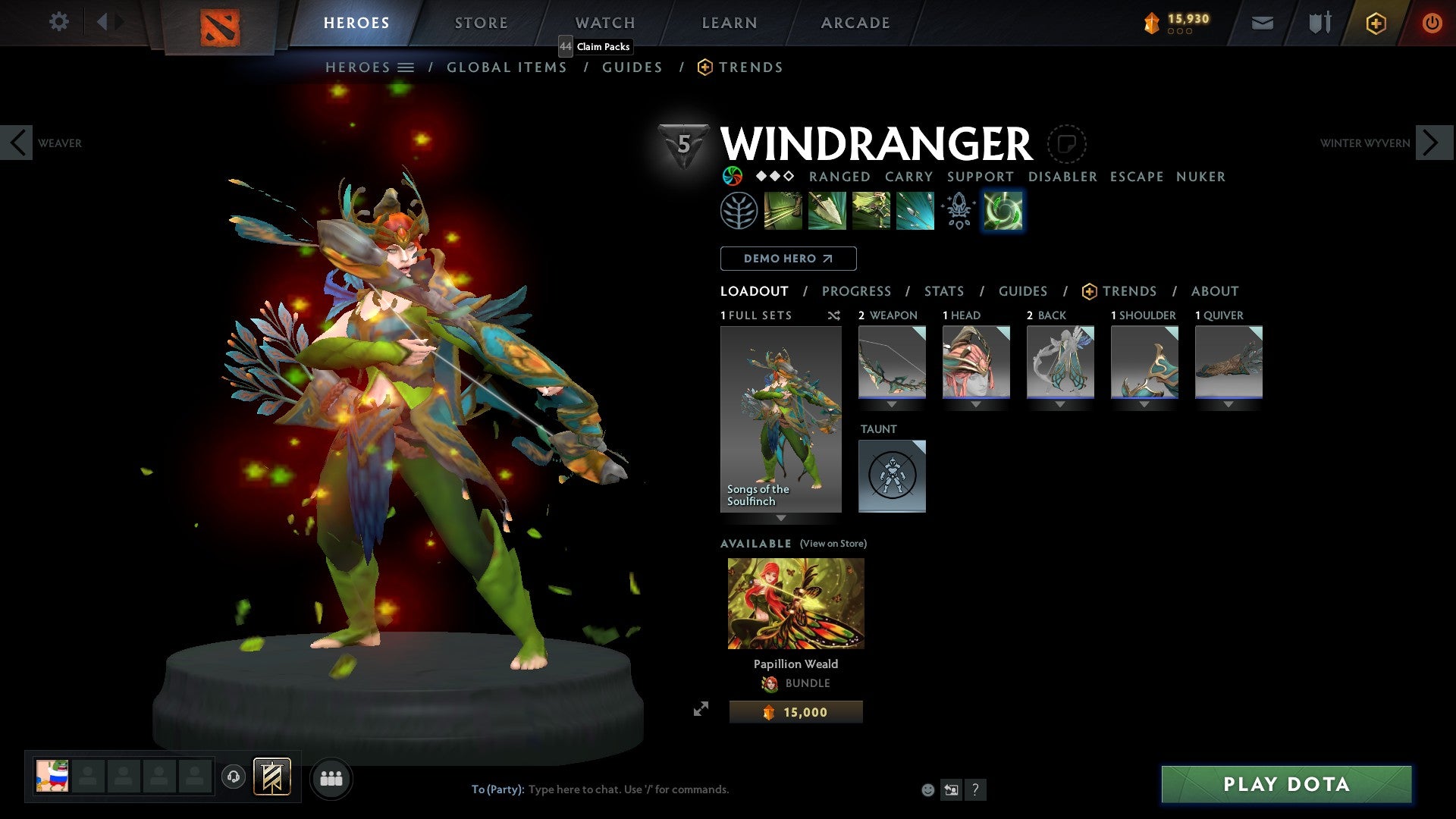Viewport: 1456px width, 819px height.
Task: Switch to the Watch section
Action: (x=604, y=23)
